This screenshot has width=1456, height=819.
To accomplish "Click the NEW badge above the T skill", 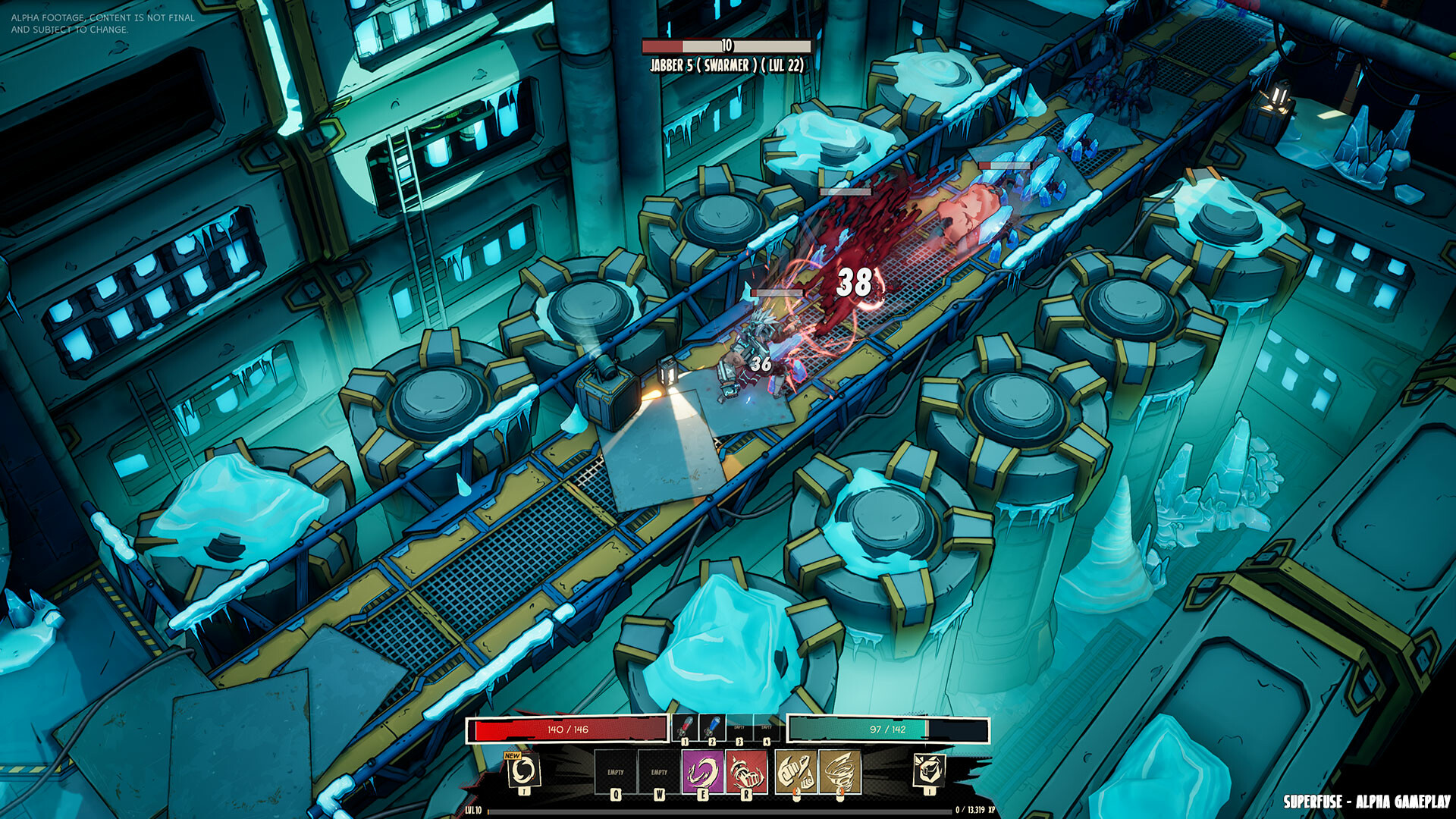I will pos(512,756).
